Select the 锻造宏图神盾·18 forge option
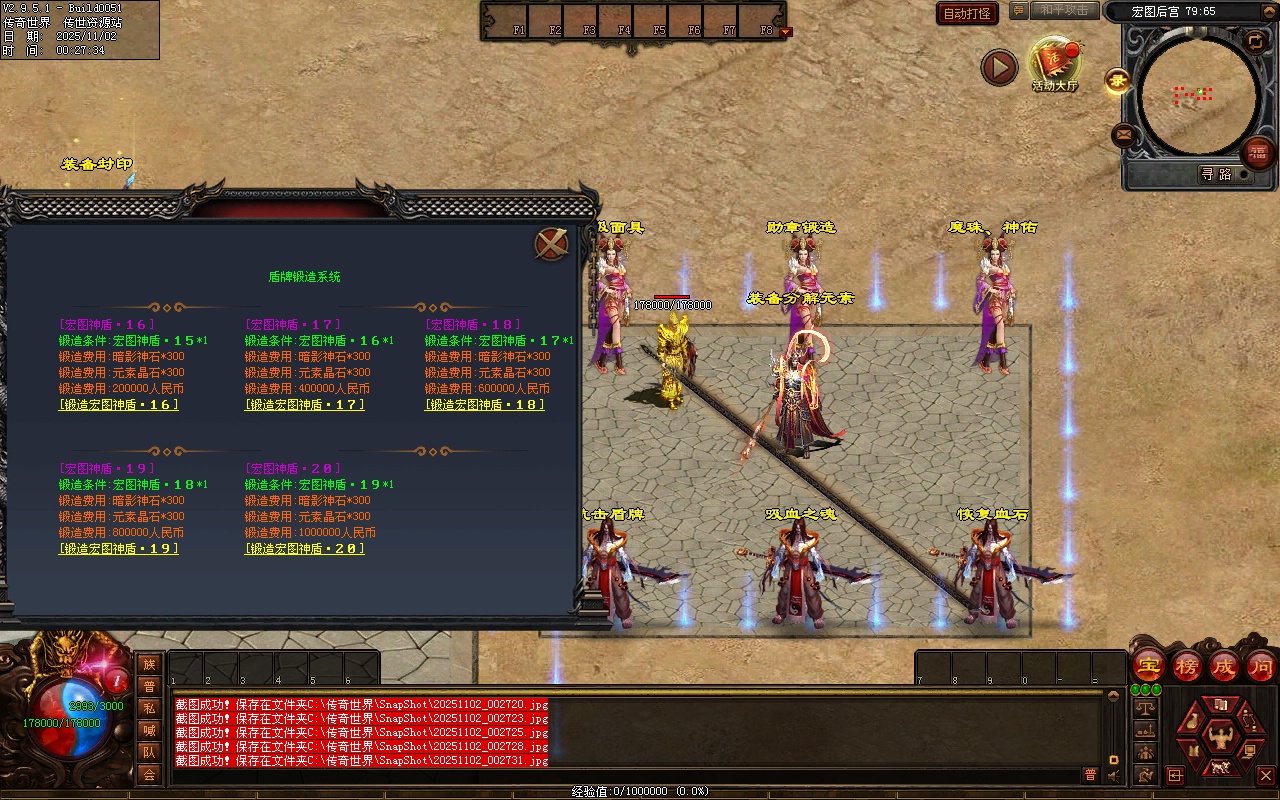The width and height of the screenshot is (1280, 800). click(x=485, y=405)
